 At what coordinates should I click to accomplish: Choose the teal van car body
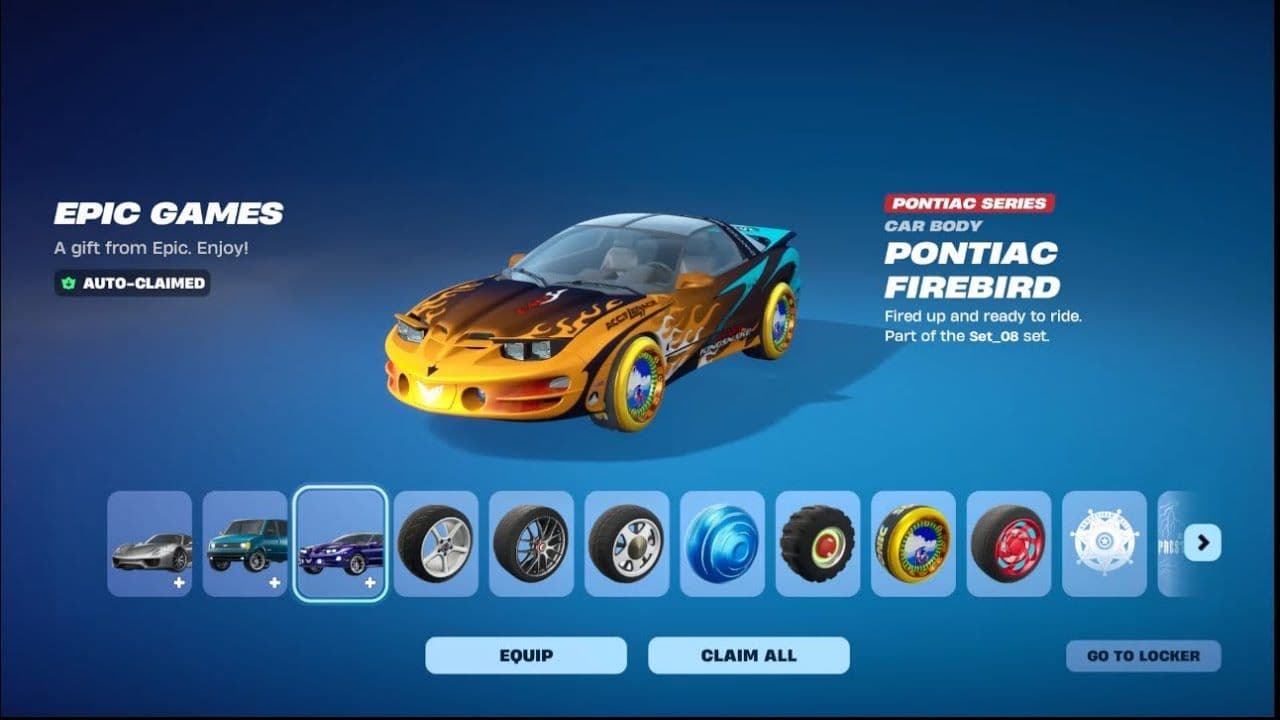pos(245,544)
